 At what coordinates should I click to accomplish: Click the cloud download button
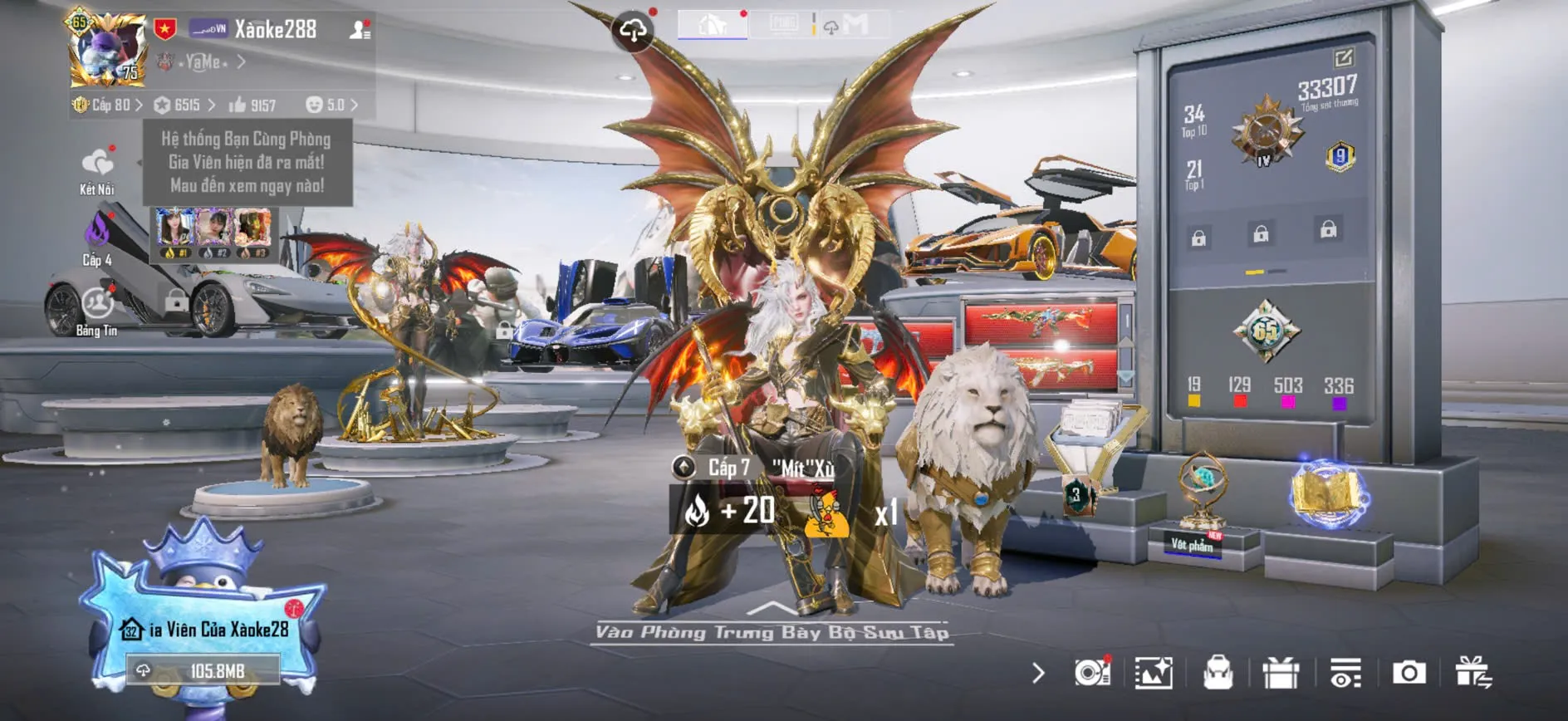633,32
